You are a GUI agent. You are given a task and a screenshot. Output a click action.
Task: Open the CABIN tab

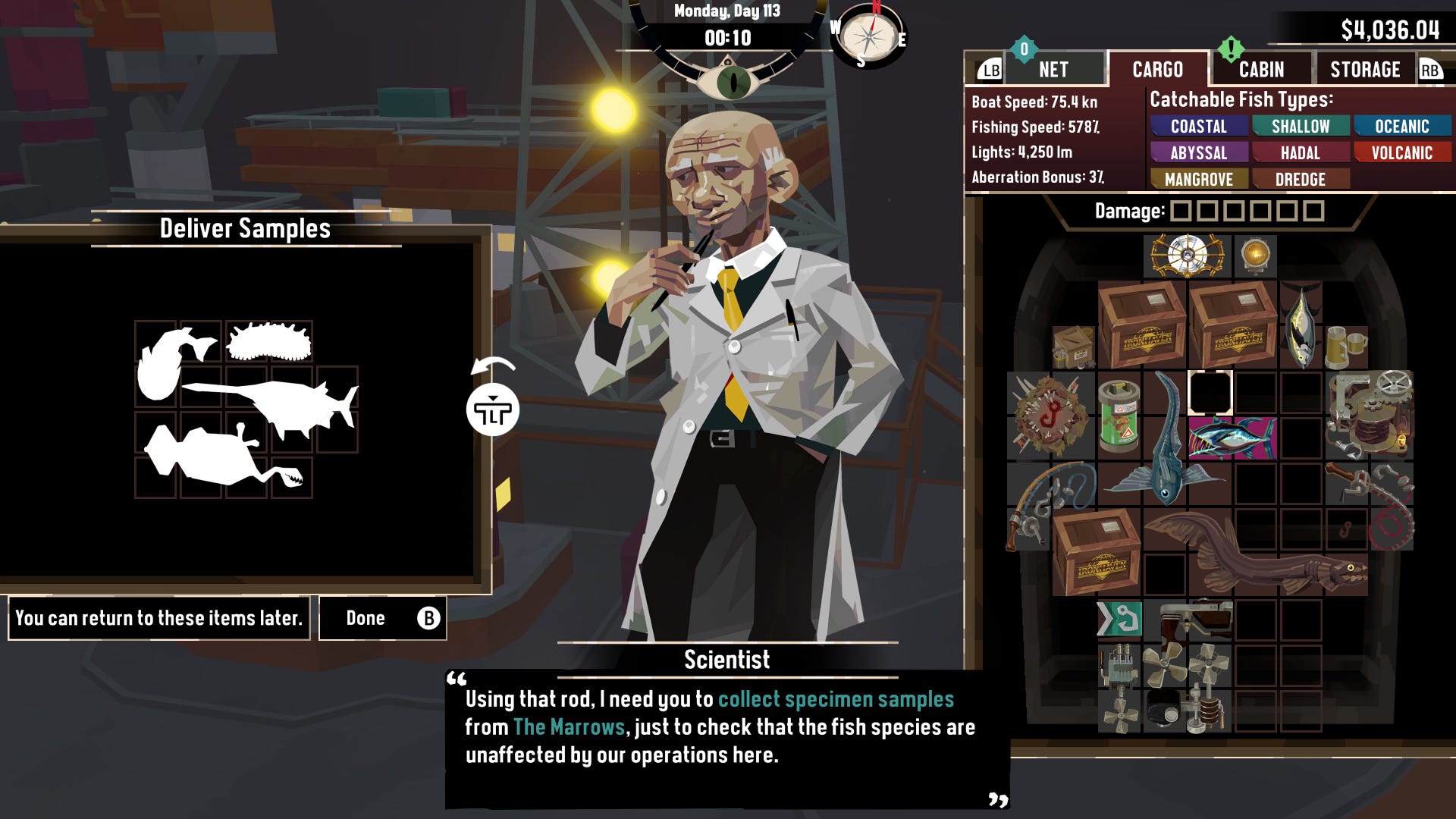[x=1261, y=70]
